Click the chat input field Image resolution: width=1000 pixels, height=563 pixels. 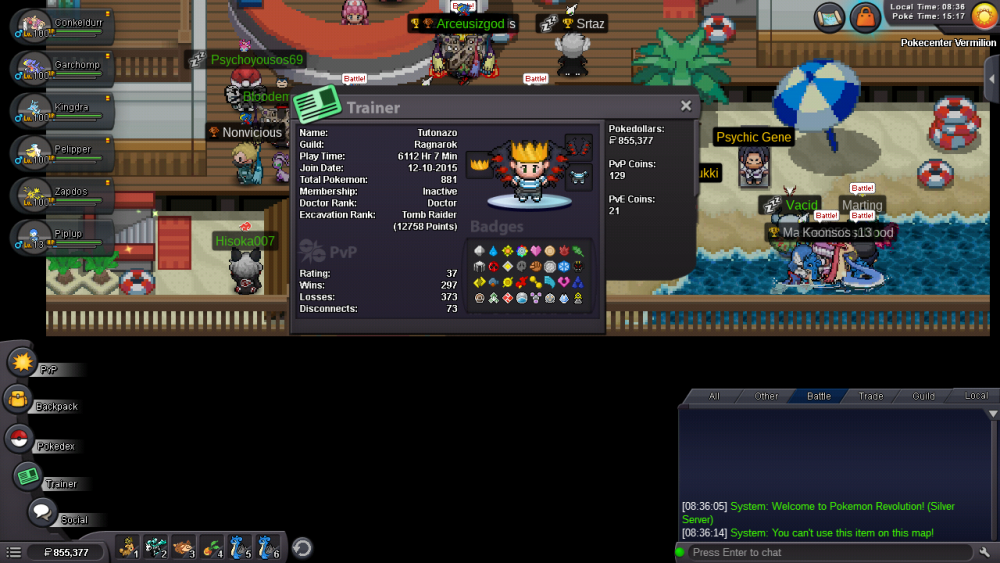825,552
